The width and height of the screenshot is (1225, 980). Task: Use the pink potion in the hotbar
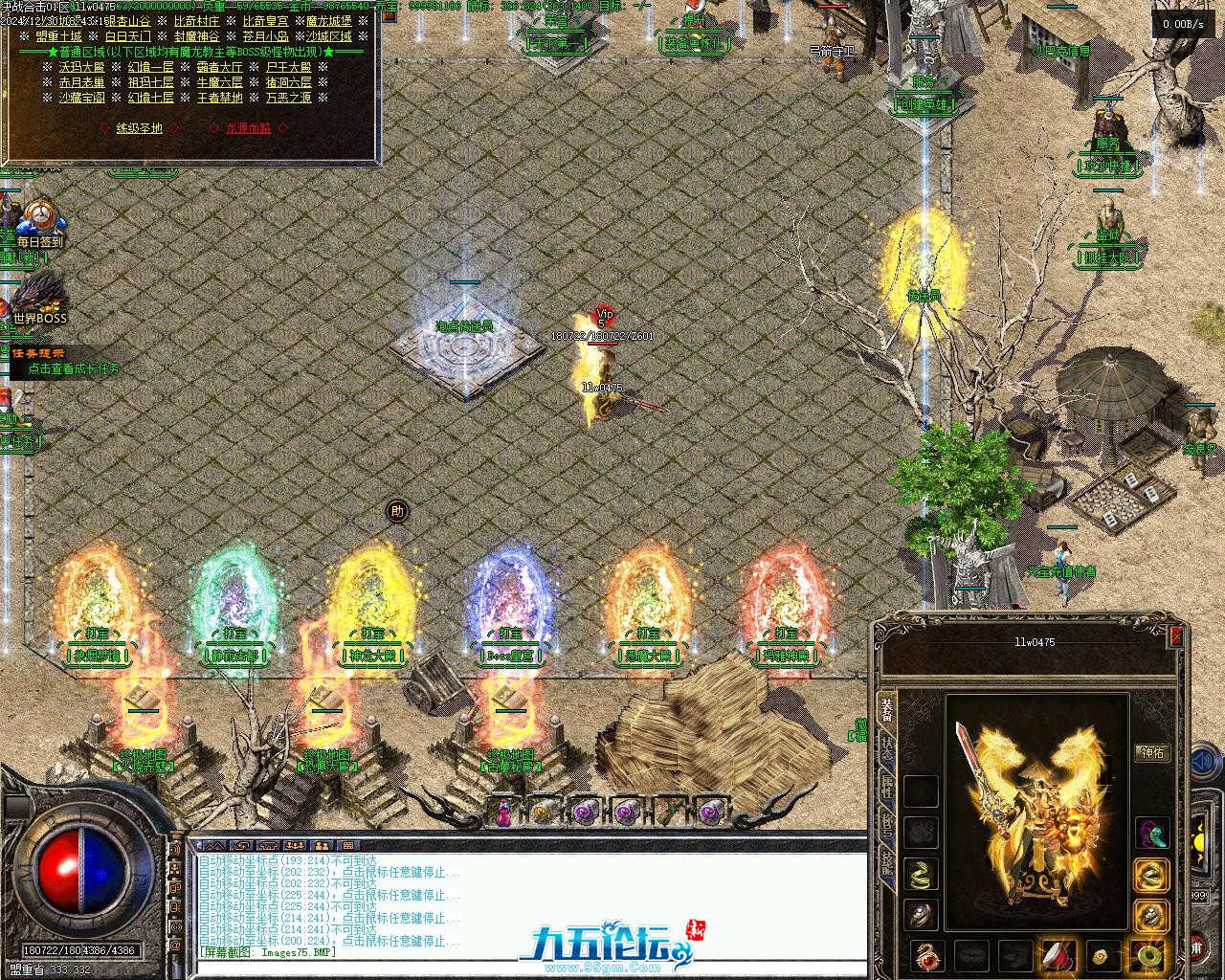pyautogui.click(x=501, y=813)
